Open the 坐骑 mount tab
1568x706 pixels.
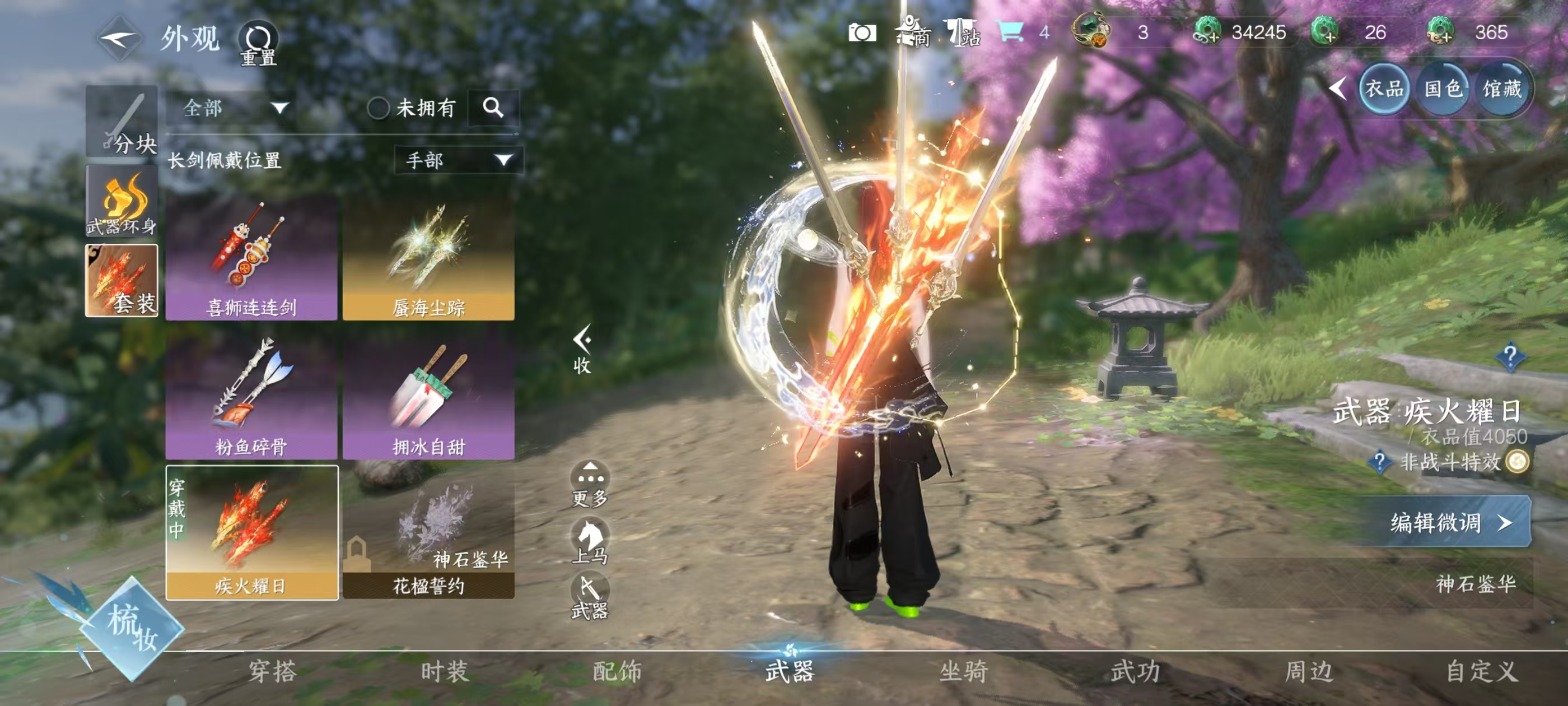(x=963, y=672)
